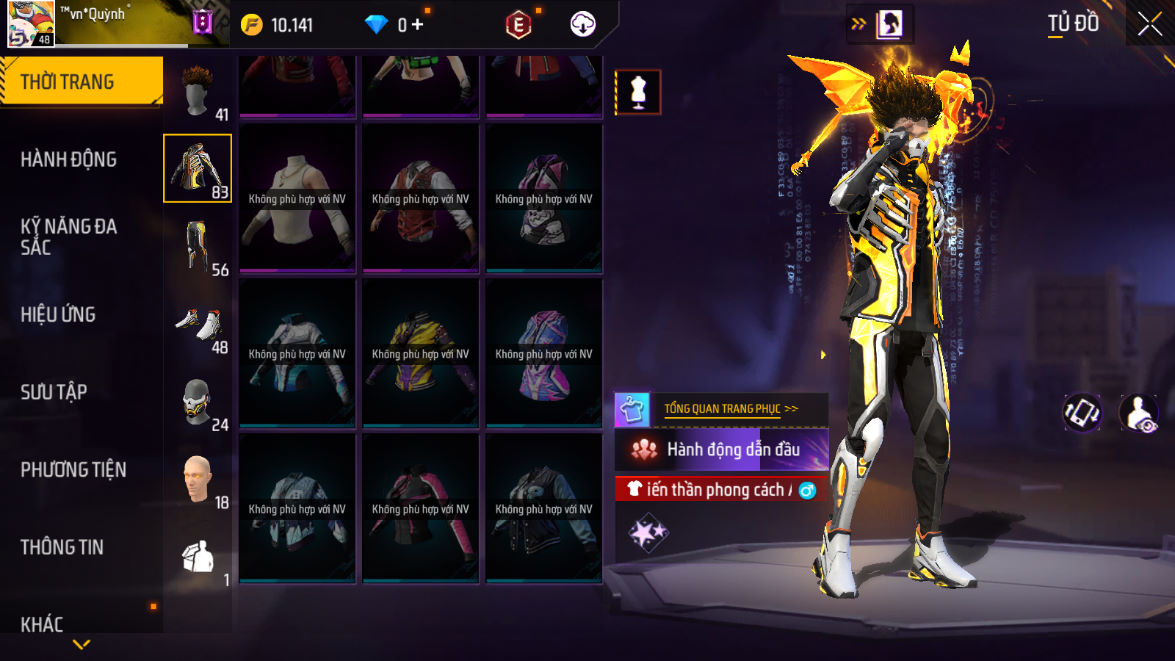Image resolution: width=1175 pixels, height=661 pixels.
Task: Open the Thông Tin category
Action: (62, 547)
